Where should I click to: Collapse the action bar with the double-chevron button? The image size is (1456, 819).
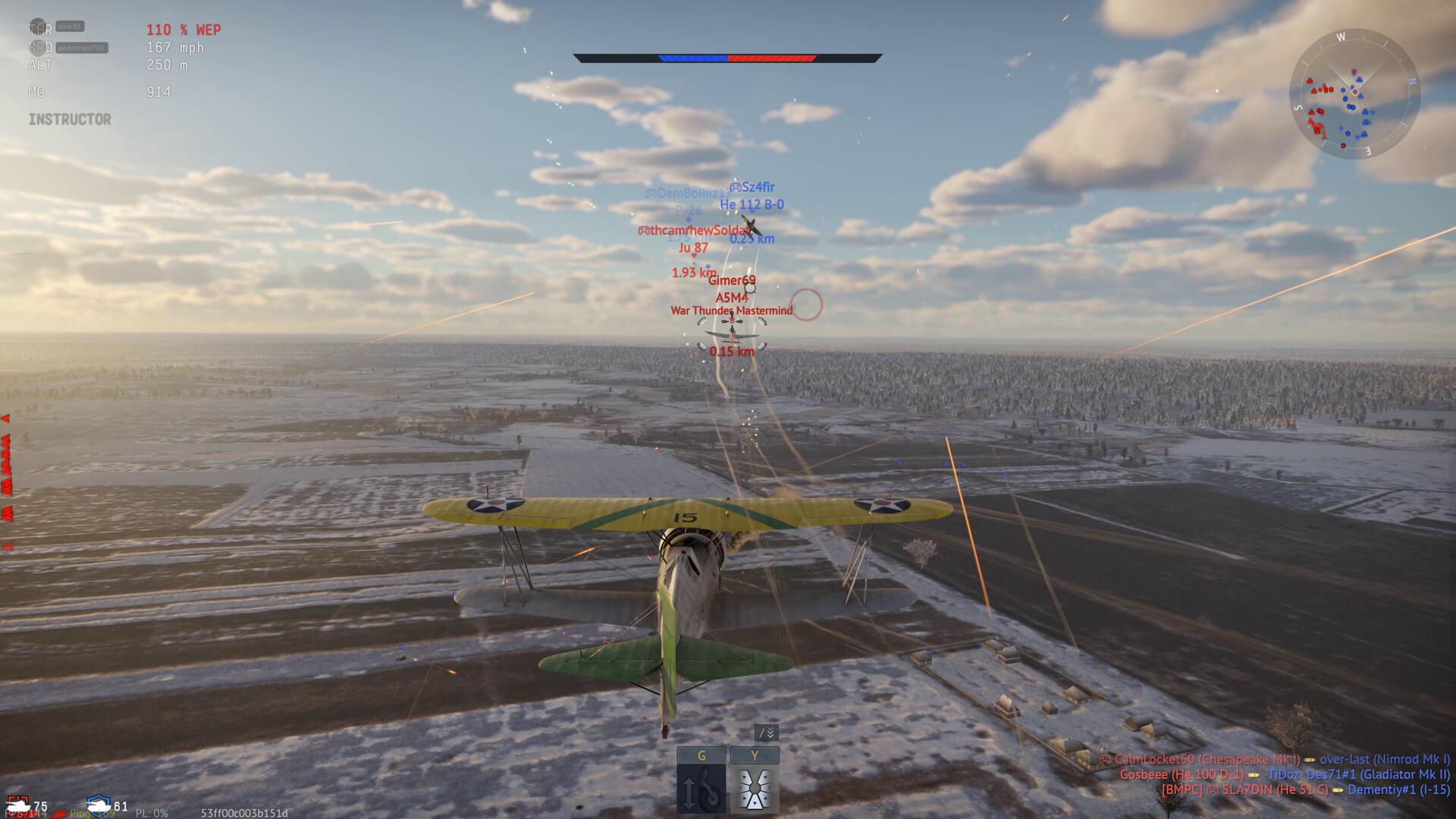pos(767,733)
